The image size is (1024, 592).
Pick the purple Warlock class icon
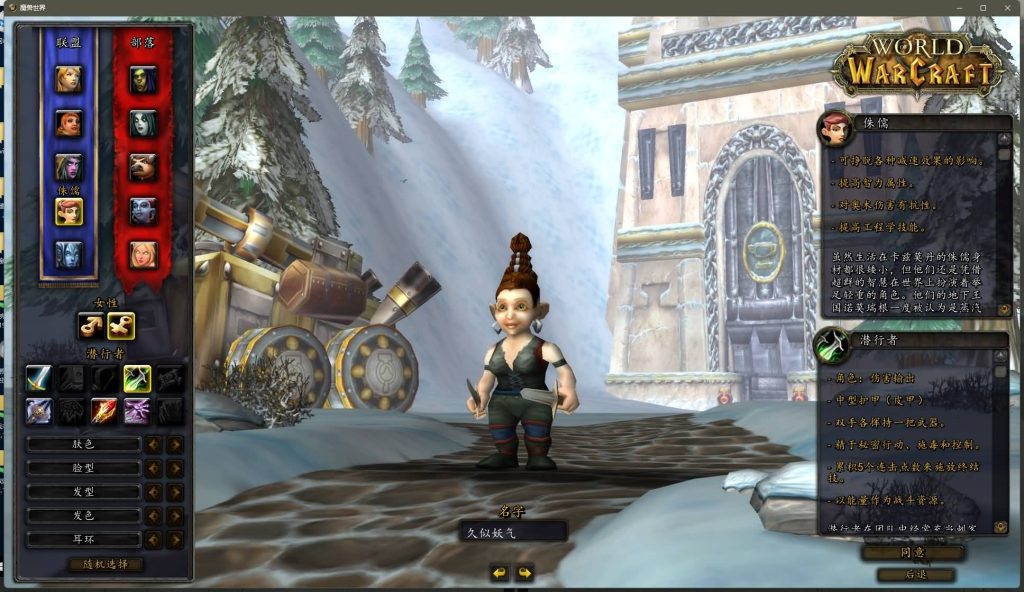(x=137, y=410)
